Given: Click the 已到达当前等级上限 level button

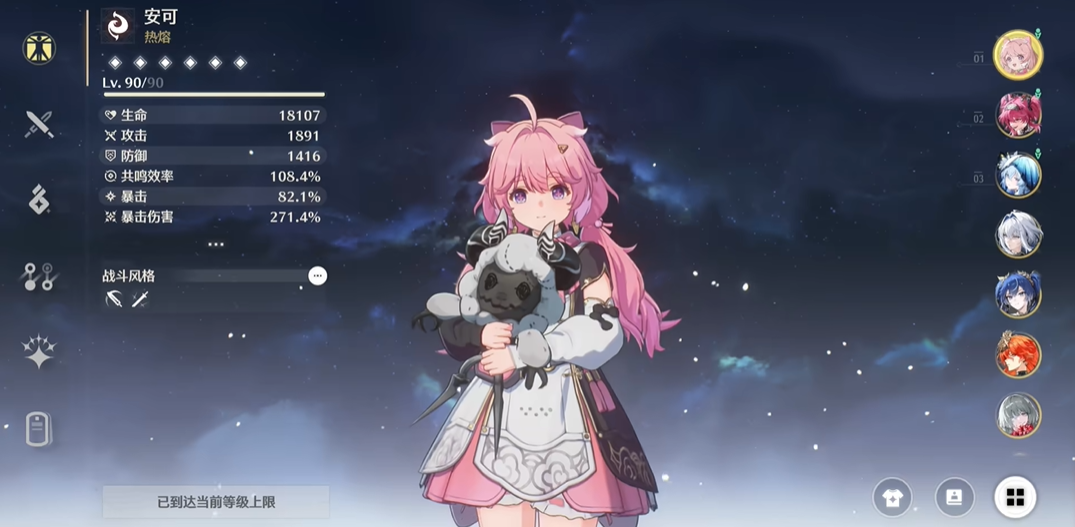Looking at the screenshot, I should 215,502.
